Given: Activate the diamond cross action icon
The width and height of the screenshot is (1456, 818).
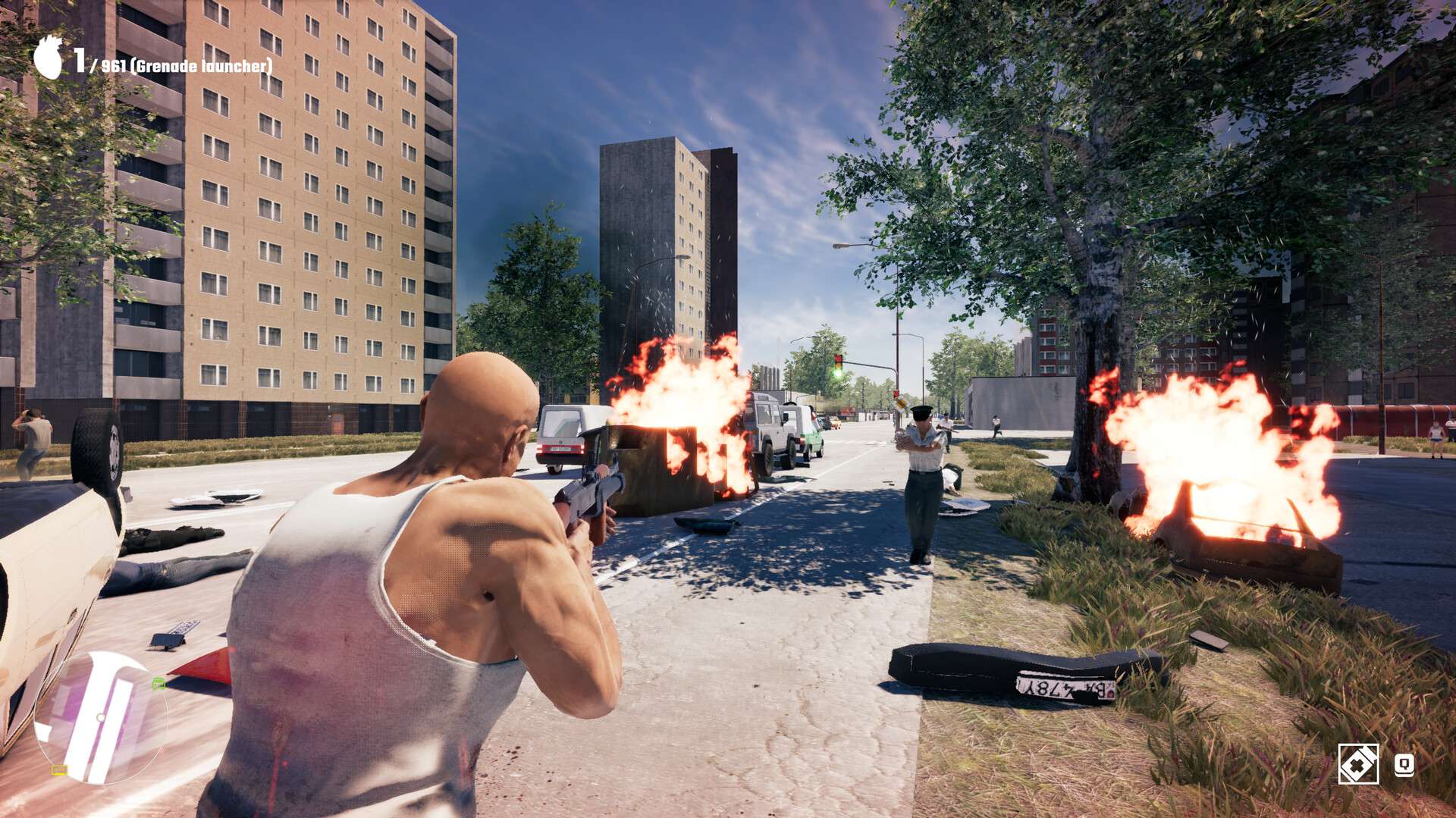Looking at the screenshot, I should 1357,763.
